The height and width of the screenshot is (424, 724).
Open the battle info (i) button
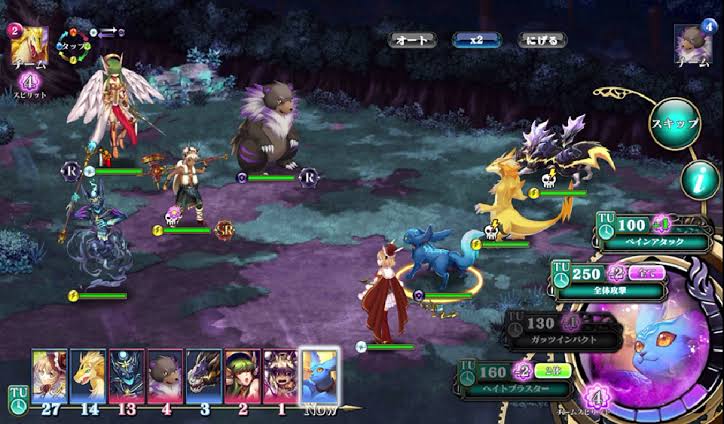click(x=700, y=180)
